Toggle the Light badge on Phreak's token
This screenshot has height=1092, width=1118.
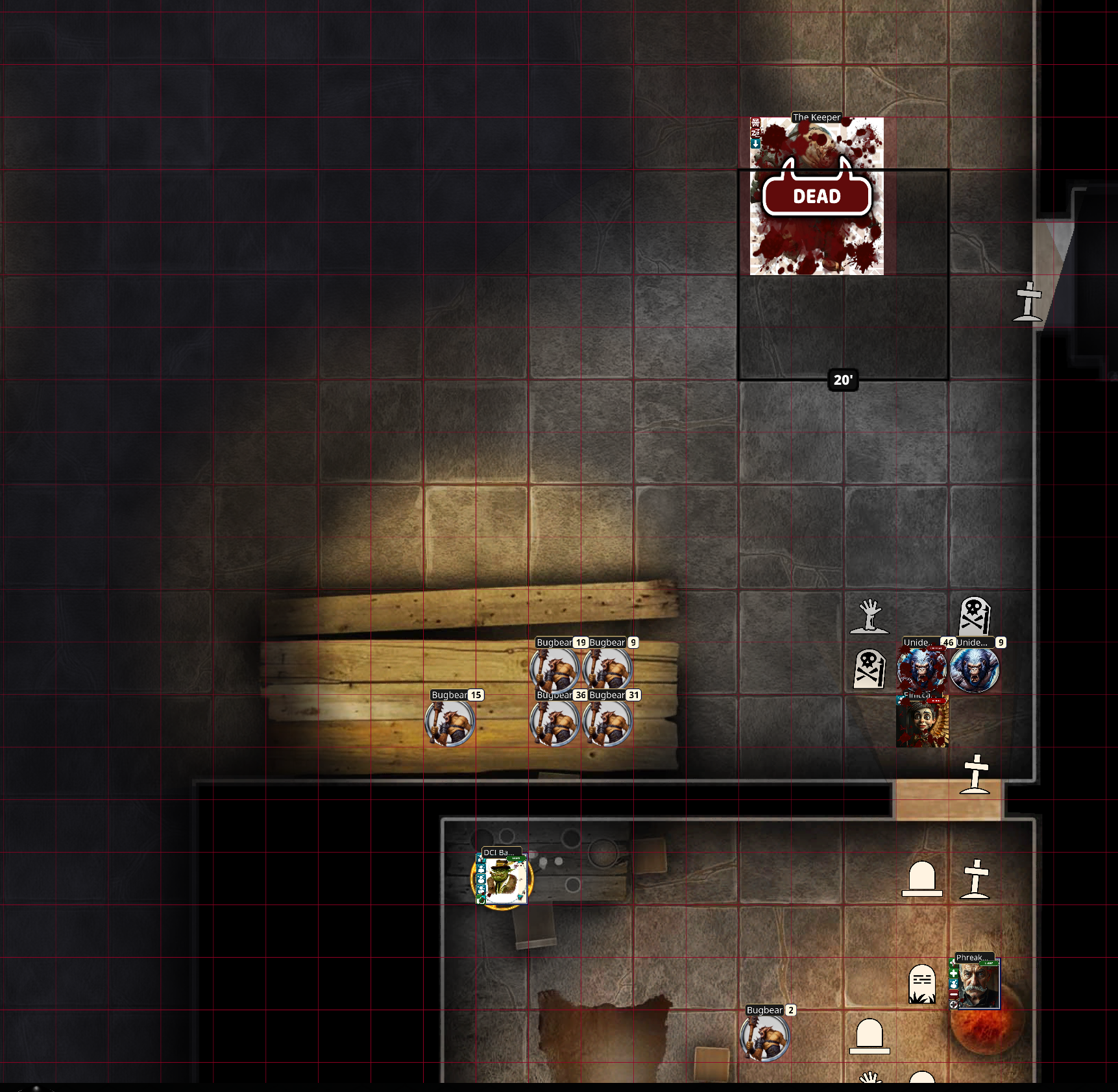point(988,963)
